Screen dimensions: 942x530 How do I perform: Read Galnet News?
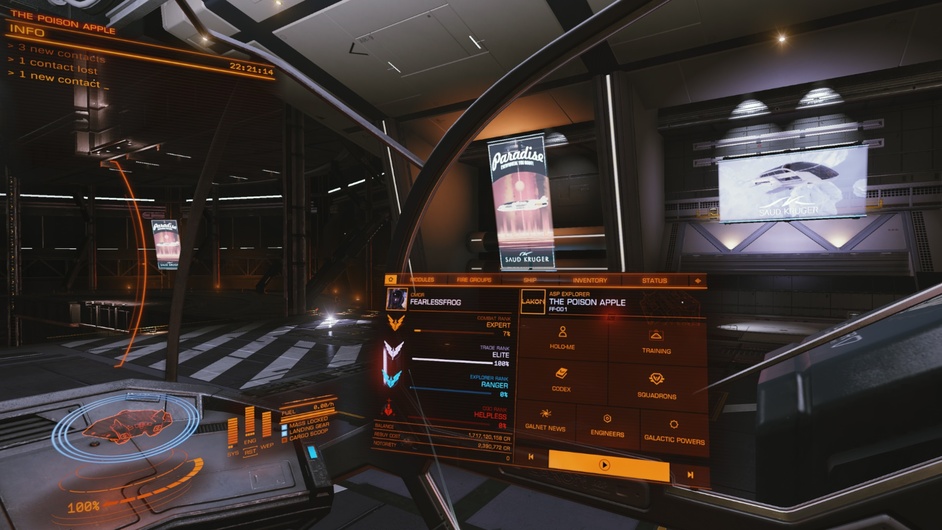tap(546, 425)
